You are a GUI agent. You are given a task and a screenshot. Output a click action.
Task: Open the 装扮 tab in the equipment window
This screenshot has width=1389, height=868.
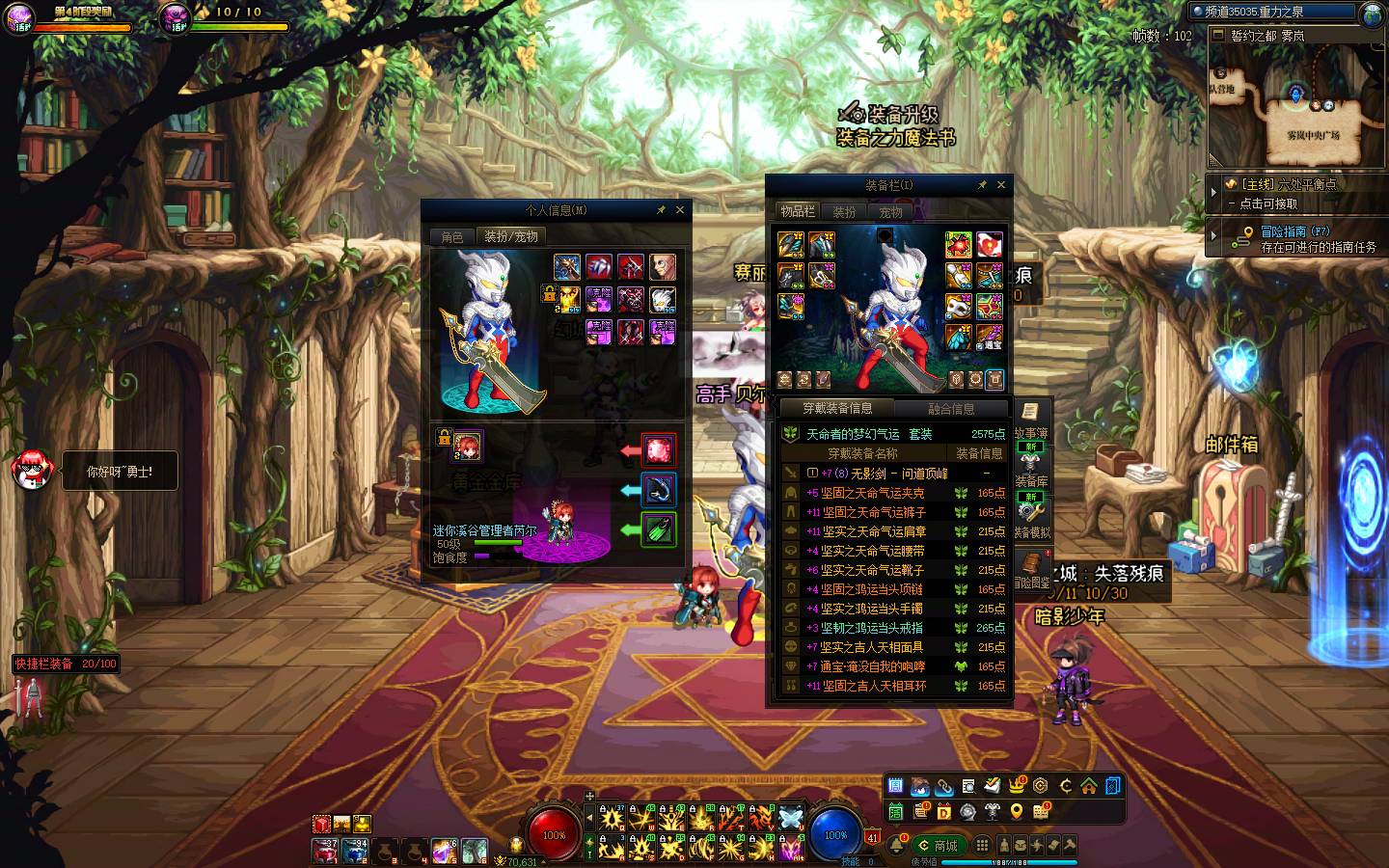pos(845,212)
